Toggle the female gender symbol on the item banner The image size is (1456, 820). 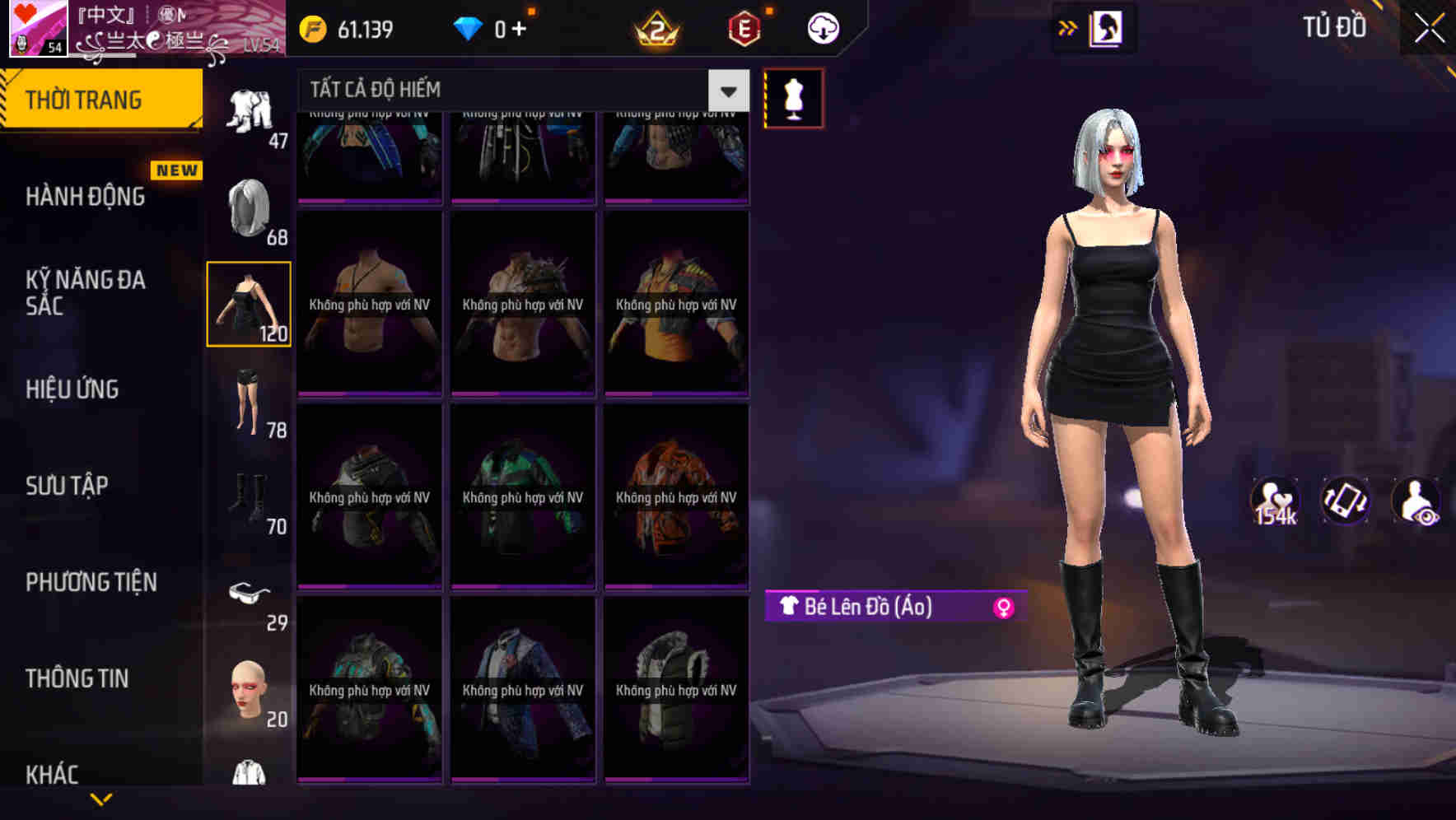[1003, 607]
